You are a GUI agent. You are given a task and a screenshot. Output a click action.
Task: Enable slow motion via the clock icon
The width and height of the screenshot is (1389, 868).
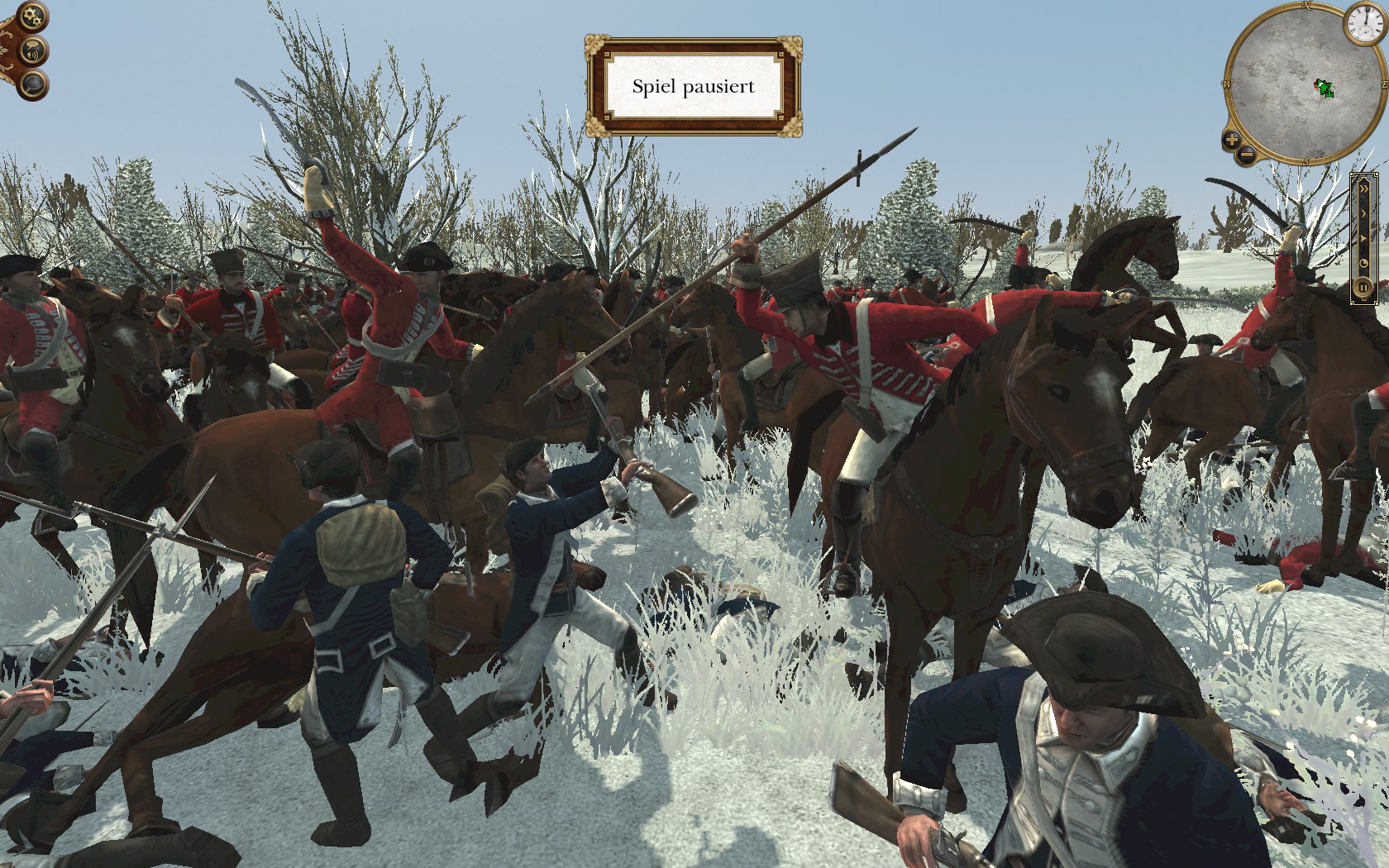coord(1364,263)
